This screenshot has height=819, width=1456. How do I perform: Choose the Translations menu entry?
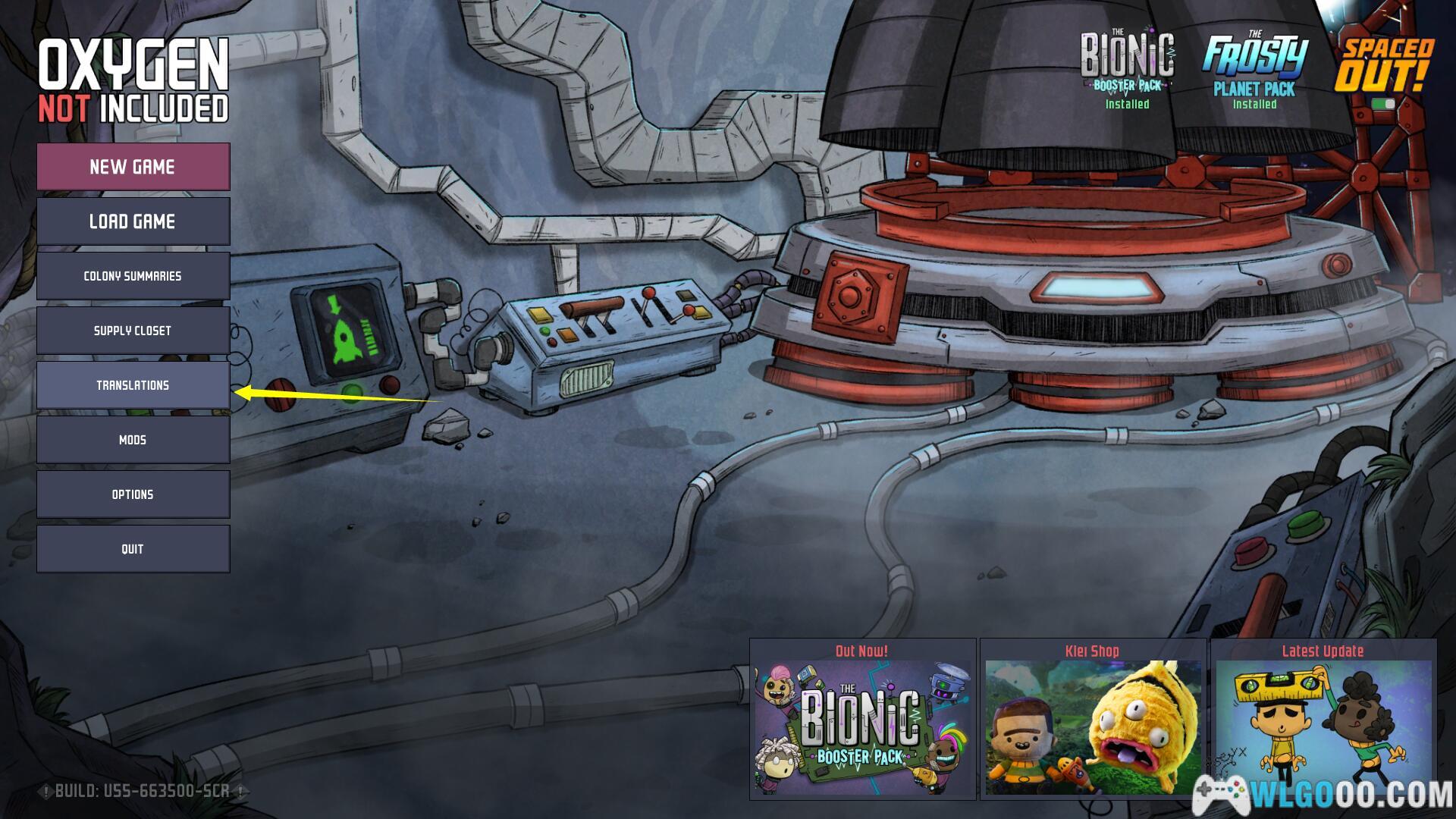133,385
